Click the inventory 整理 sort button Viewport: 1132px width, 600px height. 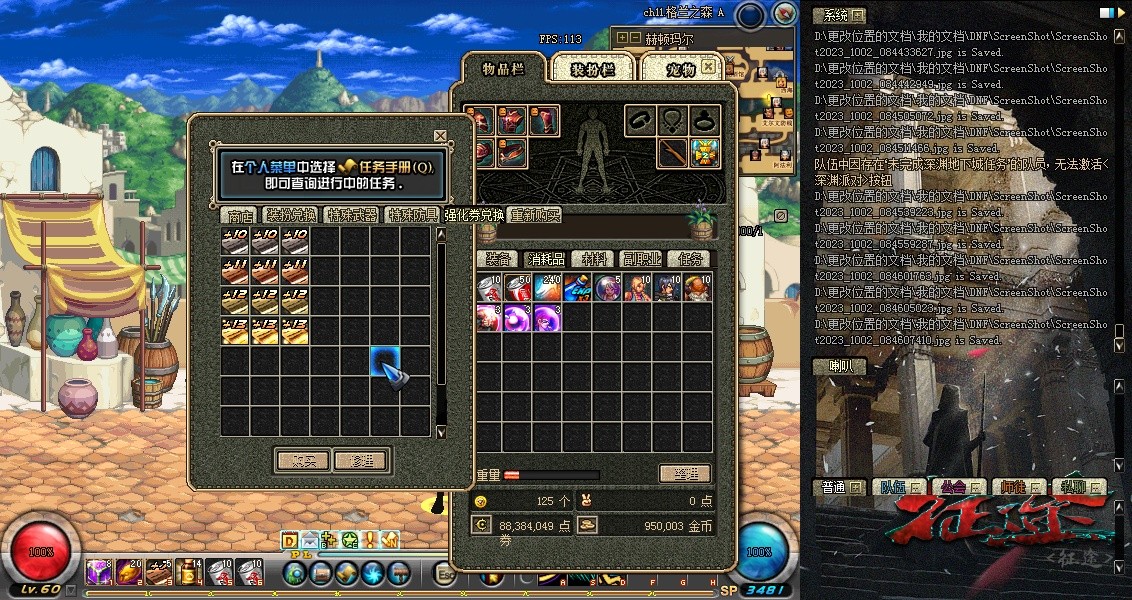coord(685,474)
